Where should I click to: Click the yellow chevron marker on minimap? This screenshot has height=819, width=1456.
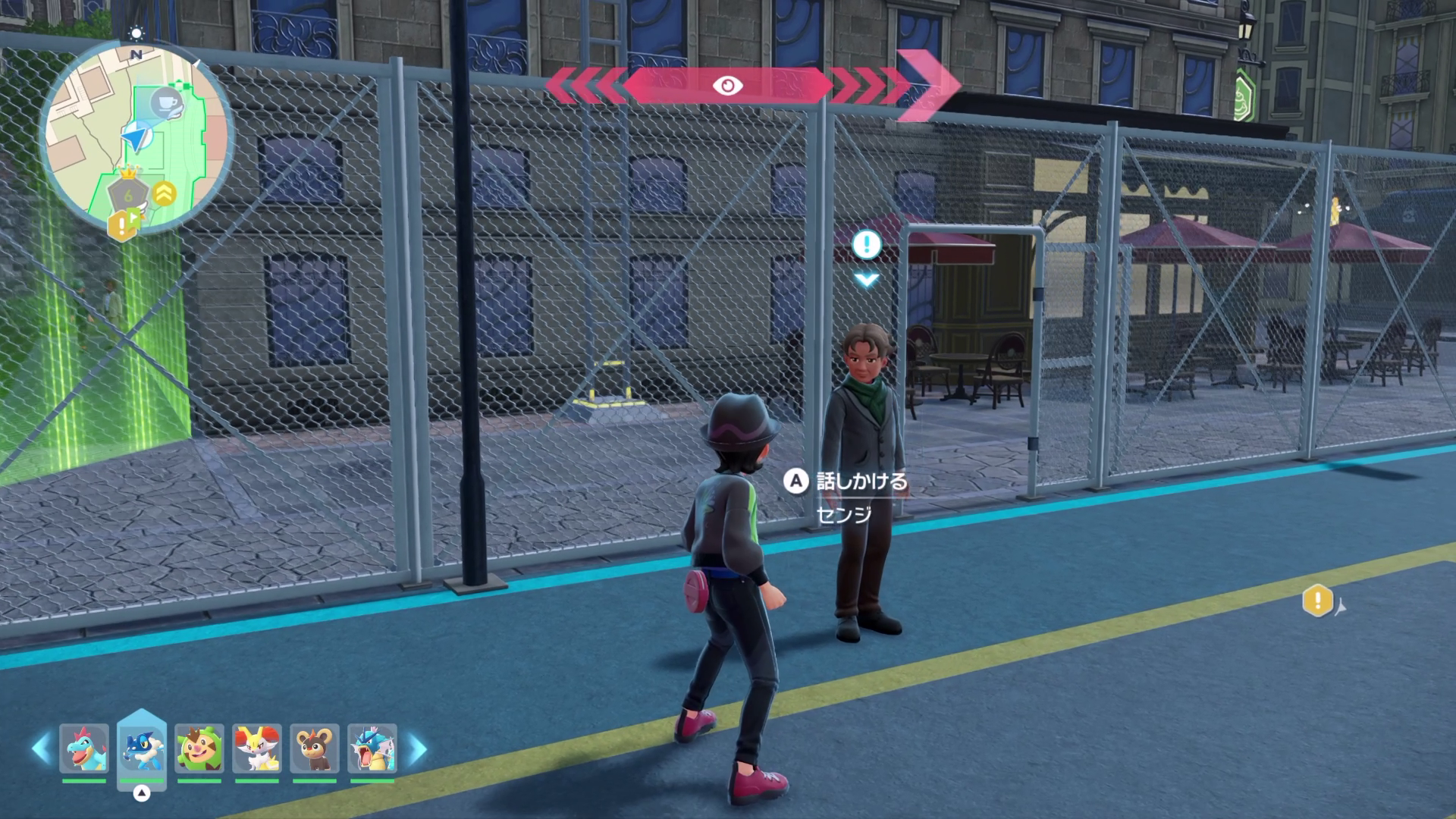pyautogui.click(x=164, y=194)
